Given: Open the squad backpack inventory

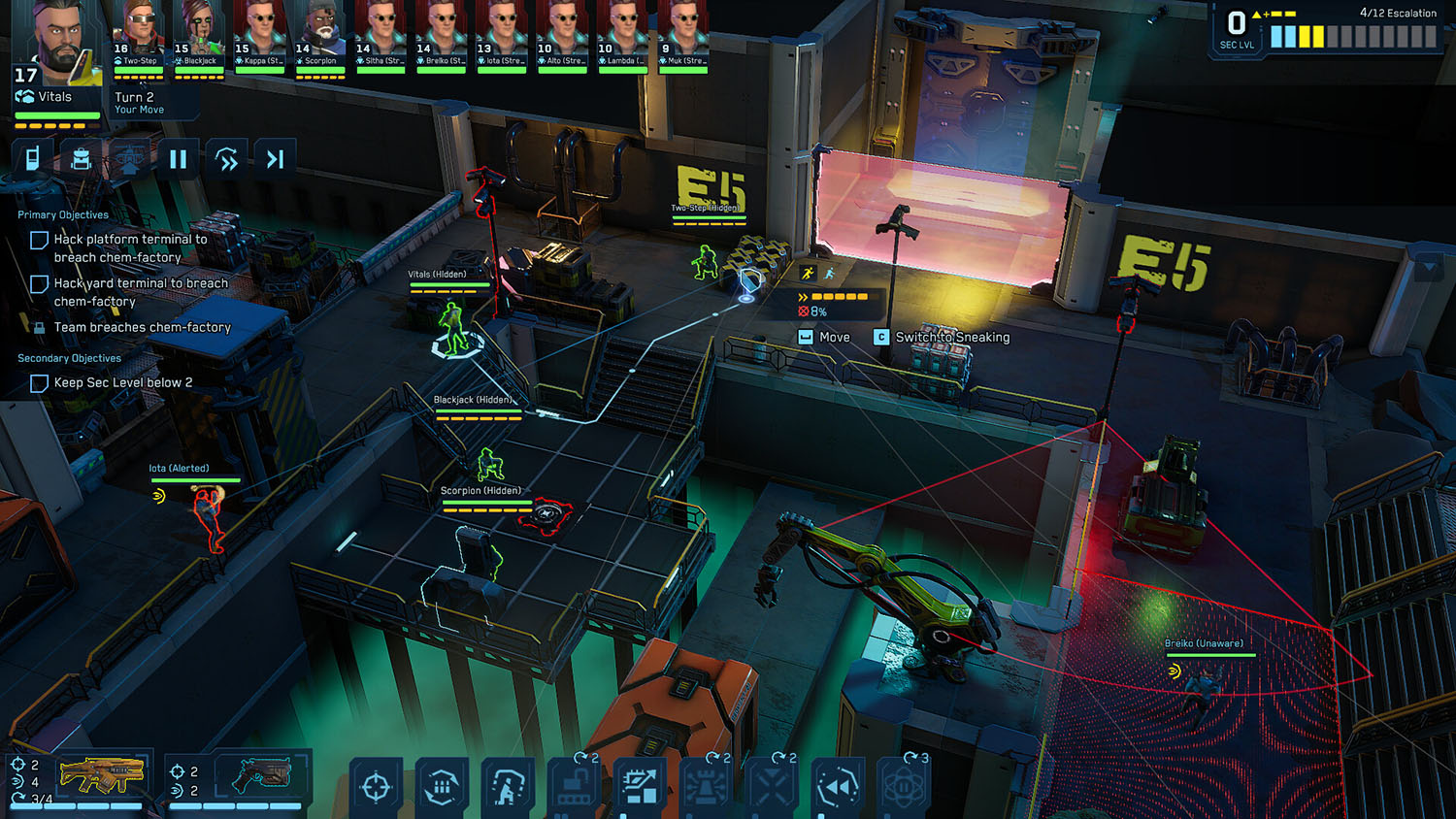Looking at the screenshot, I should coord(82,157).
